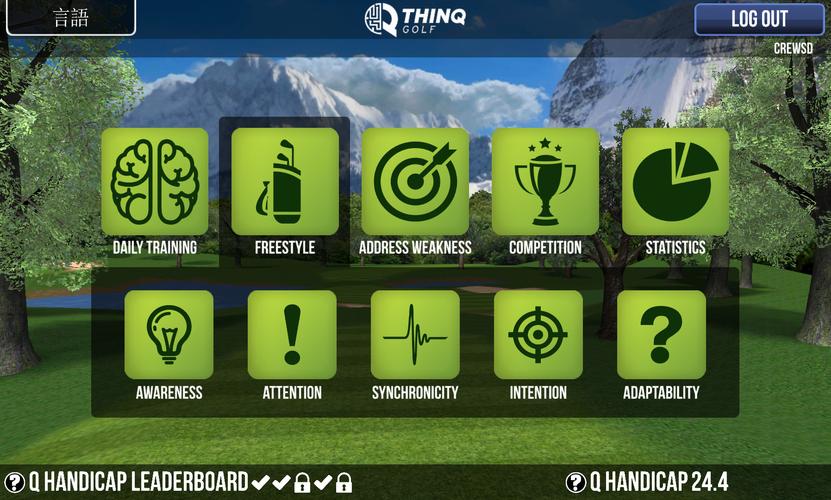Screen dimensions: 831x500
Task: Choose the Address Weakness target tile
Action: (x=415, y=182)
